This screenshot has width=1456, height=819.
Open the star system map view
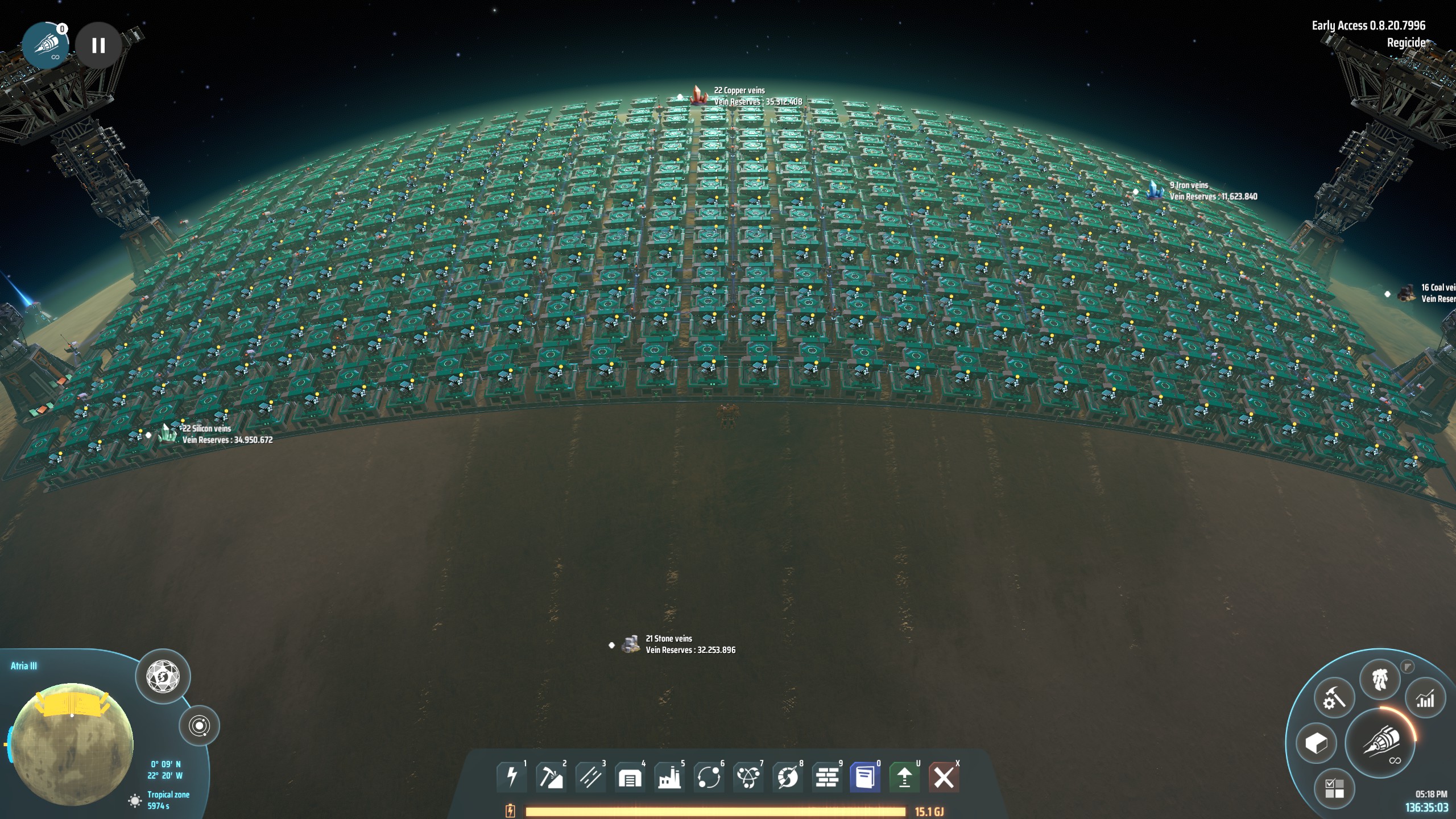199,726
